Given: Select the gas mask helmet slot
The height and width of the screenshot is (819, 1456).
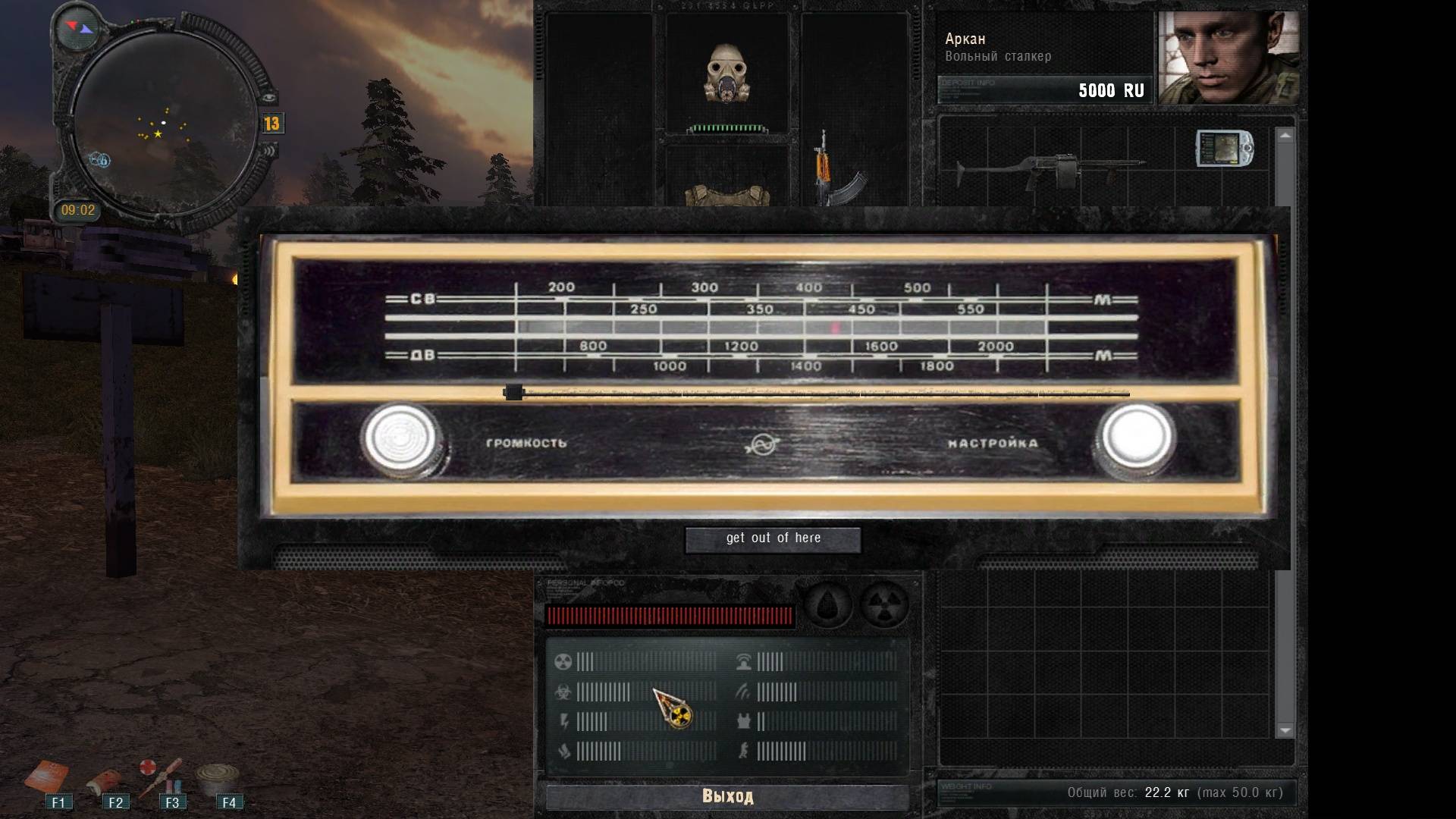Looking at the screenshot, I should pyautogui.click(x=726, y=74).
